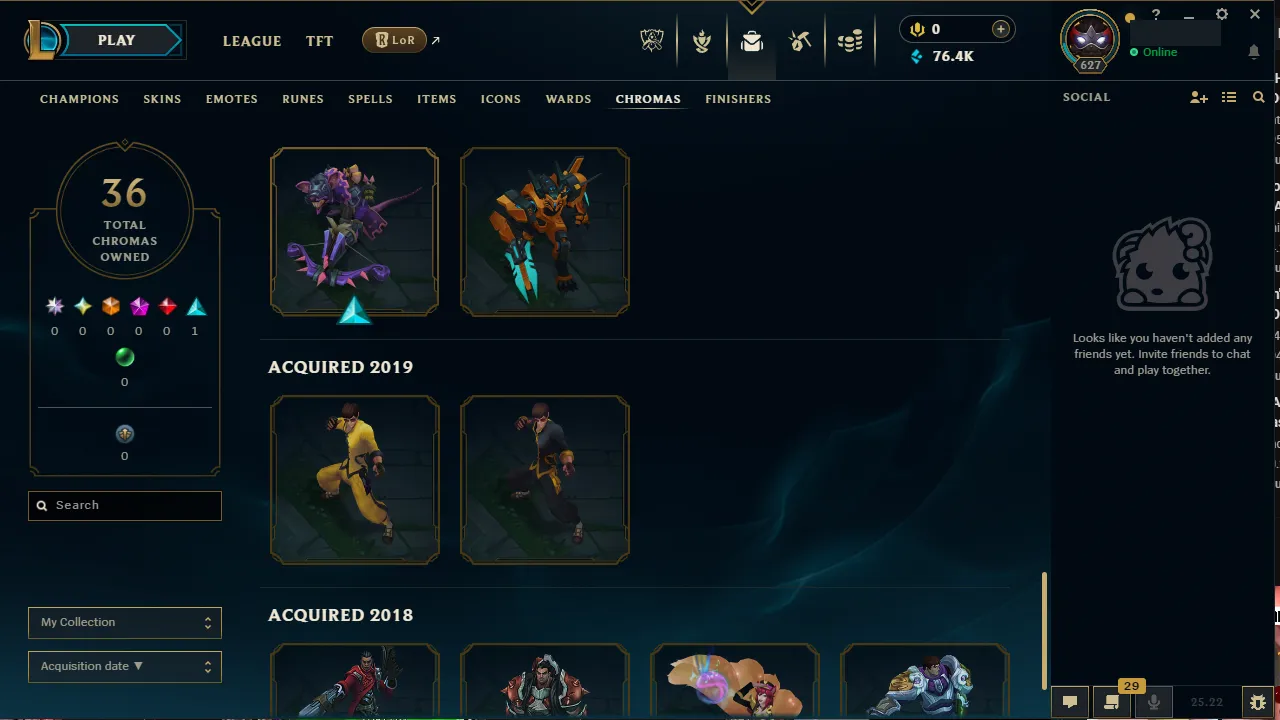Add Riot Points with the plus button
This screenshot has height=720, width=1280.
(1000, 29)
